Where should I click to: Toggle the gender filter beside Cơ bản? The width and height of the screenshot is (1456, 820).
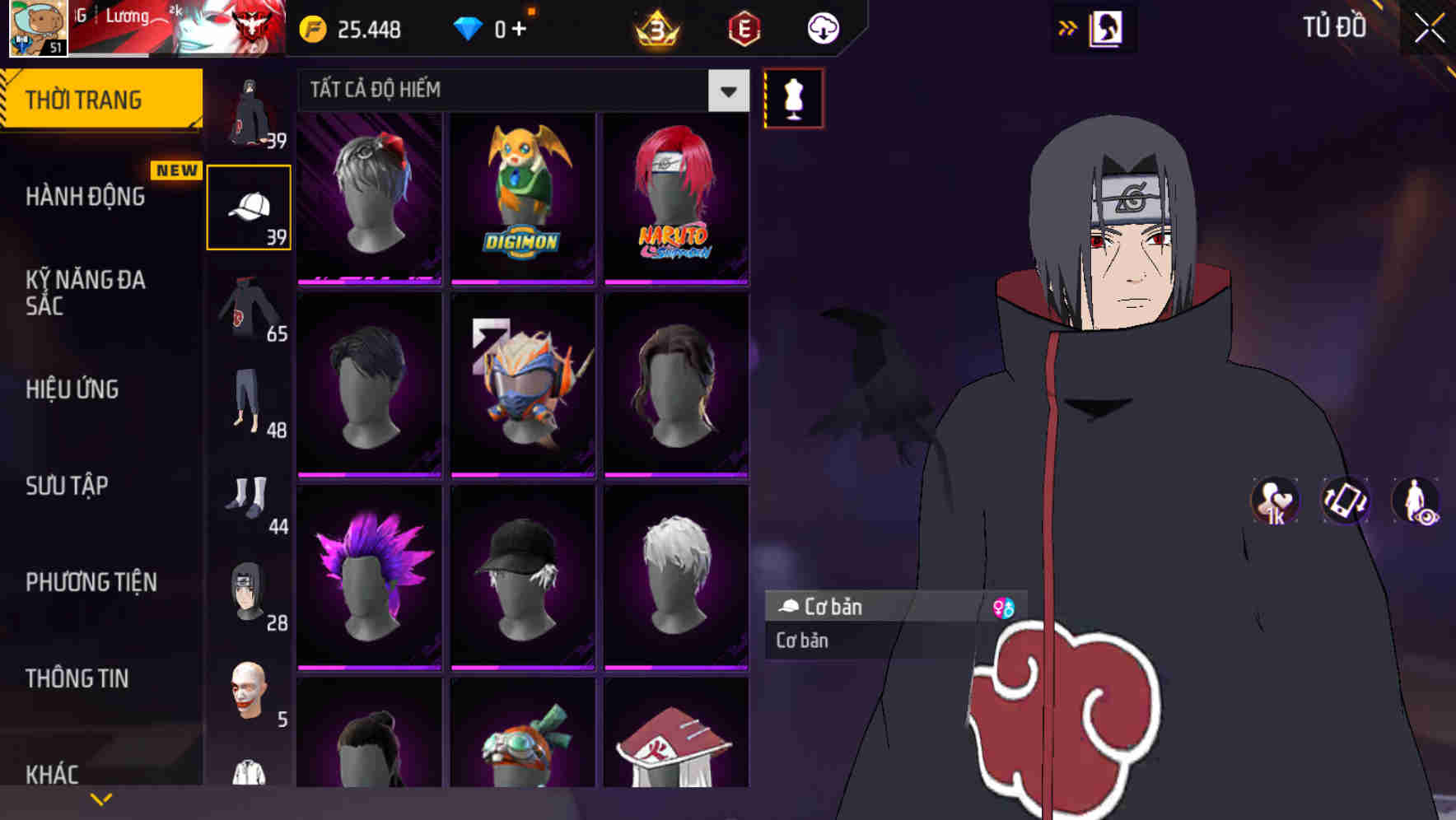click(x=1006, y=608)
